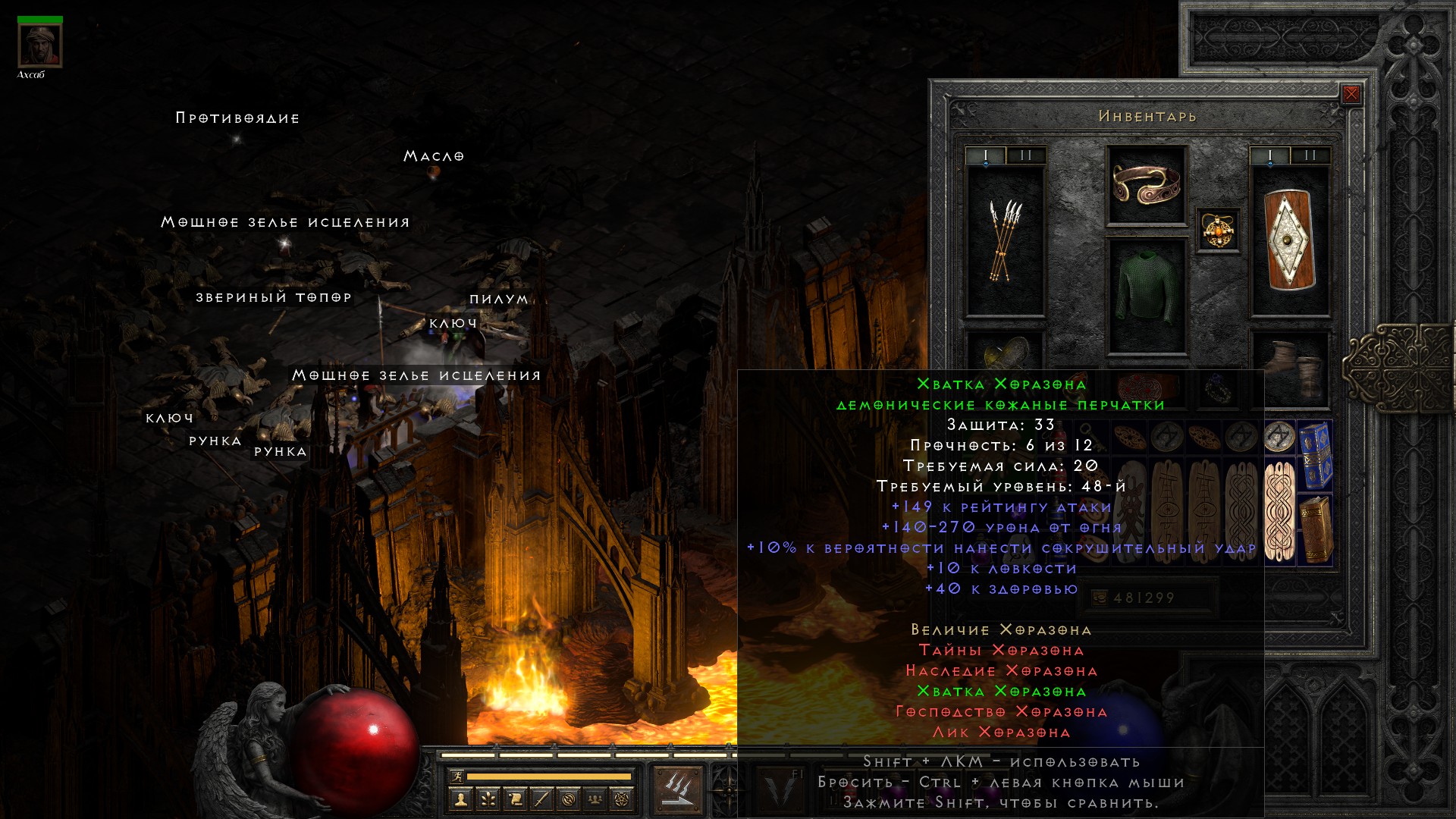Image resolution: width=1456 pixels, height=819 pixels.
Task: Click the sword icon on the mini panel
Action: 541,799
